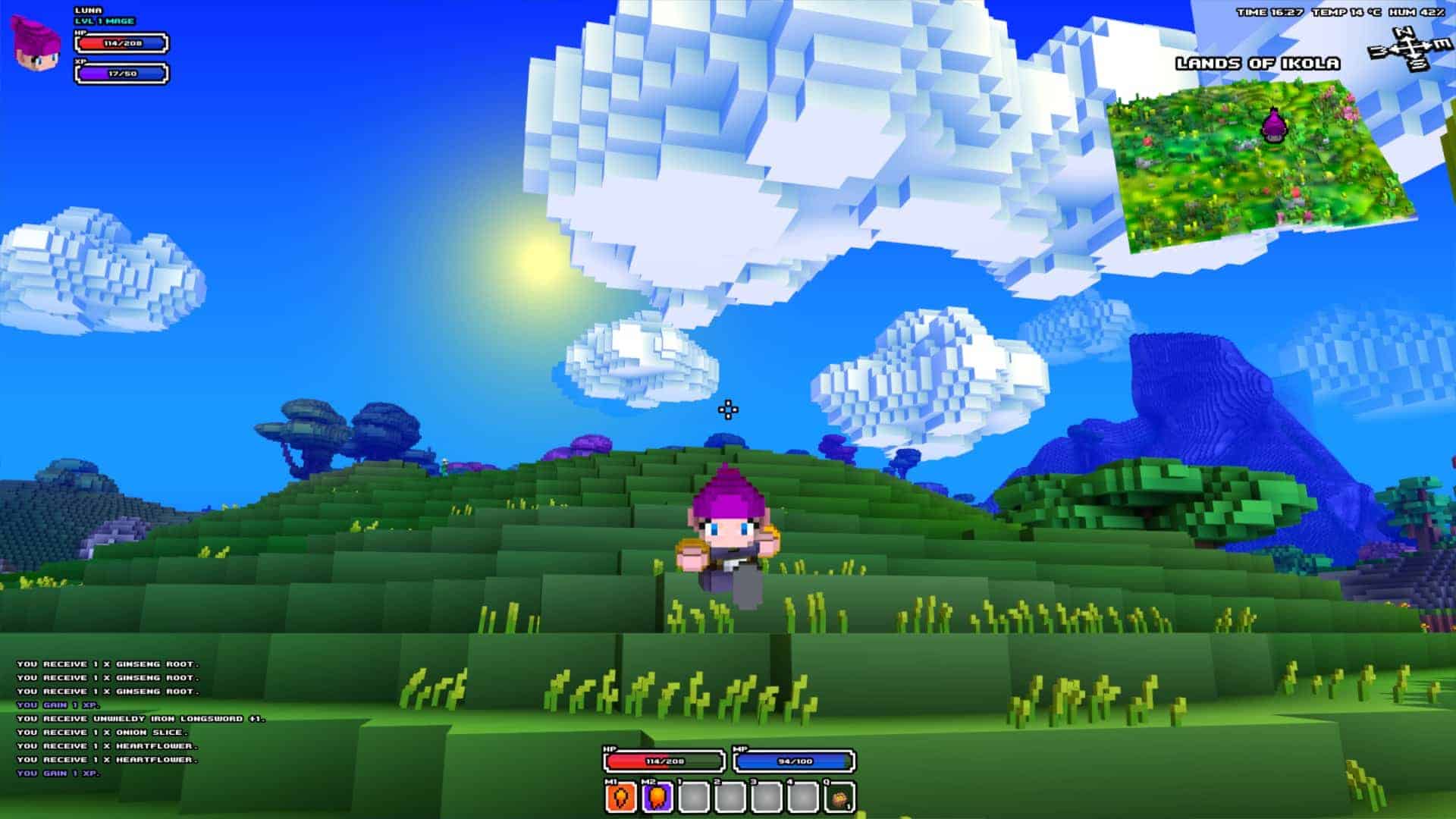Screen dimensions: 1456x819
Task: Use the food item in the Q slot
Action: coord(839,798)
